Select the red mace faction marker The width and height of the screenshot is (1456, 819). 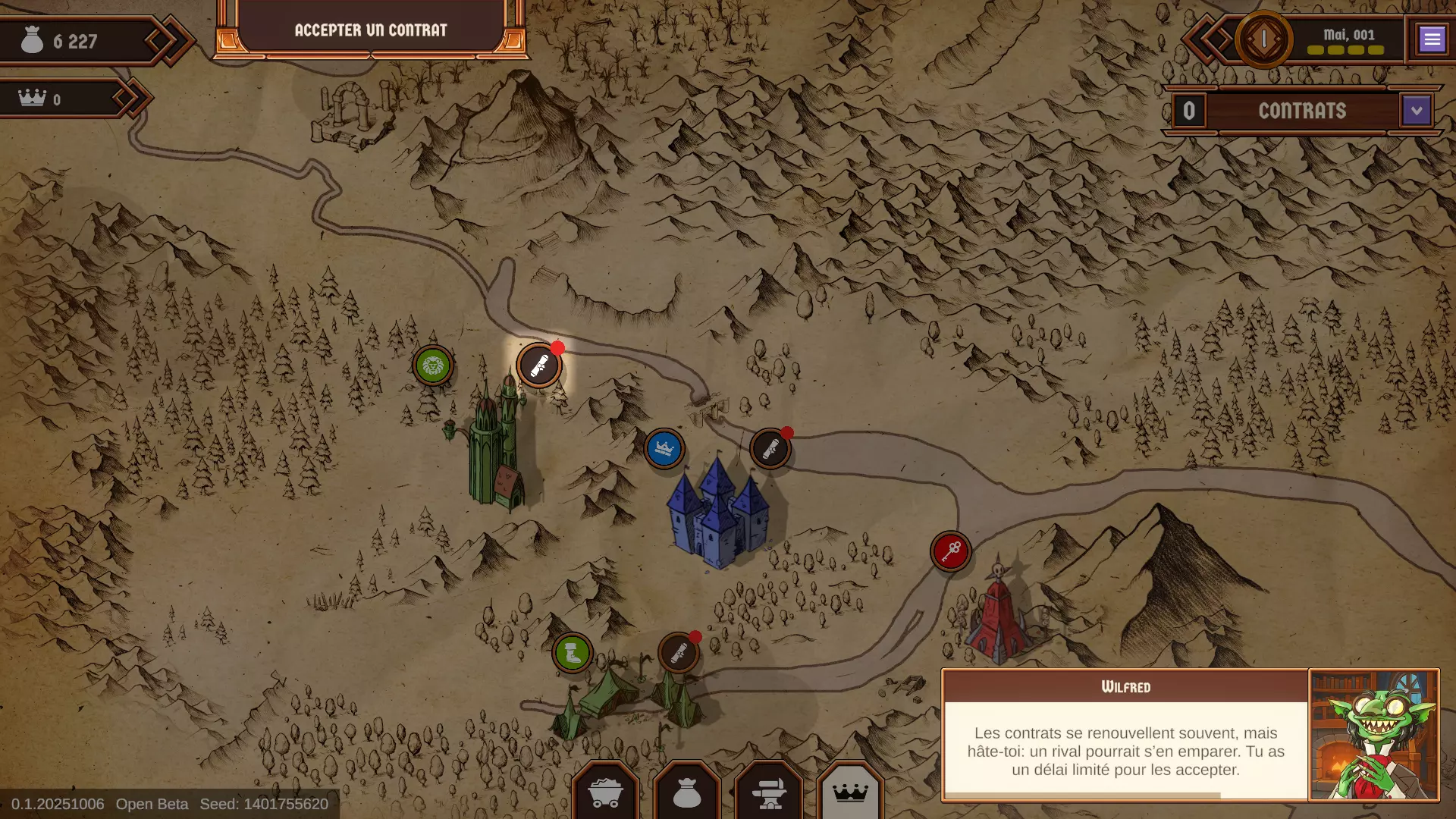click(x=950, y=551)
